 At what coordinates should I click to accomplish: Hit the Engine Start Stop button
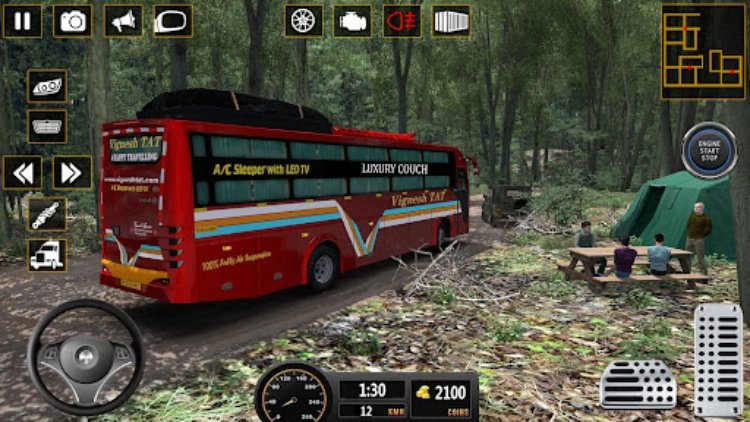[x=709, y=150]
